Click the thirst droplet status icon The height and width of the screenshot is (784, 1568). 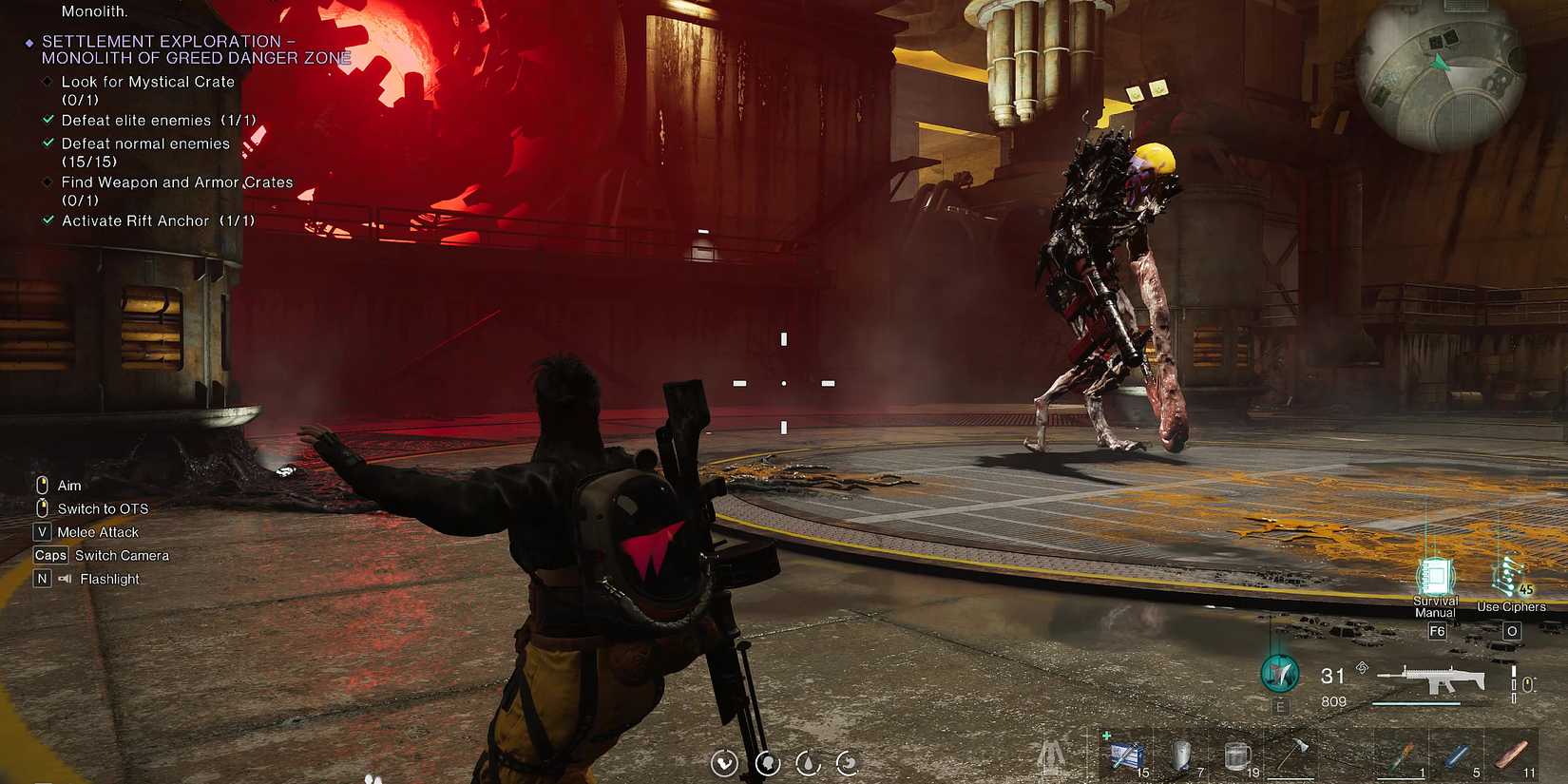809,761
